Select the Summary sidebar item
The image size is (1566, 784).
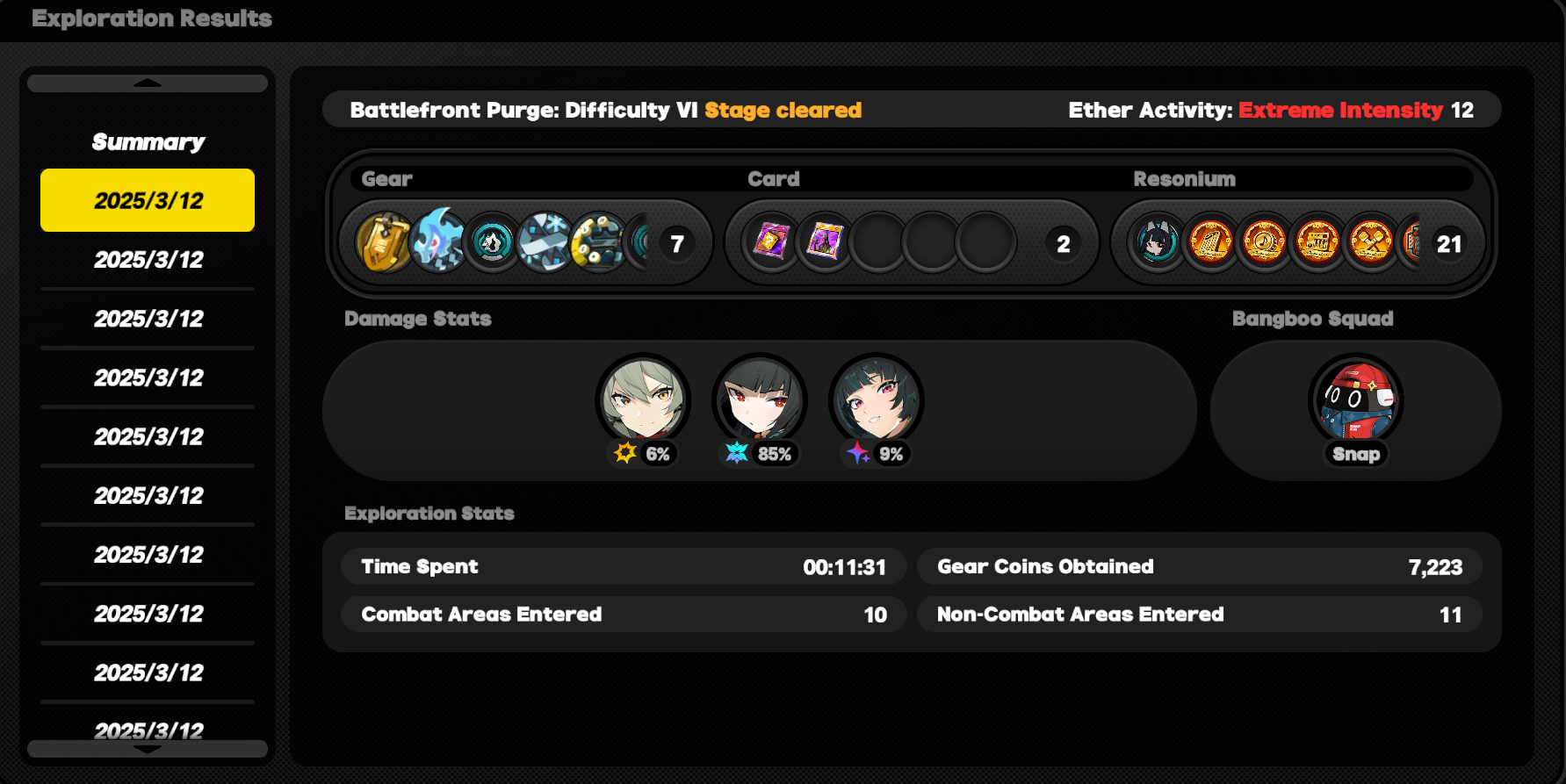pyautogui.click(x=147, y=142)
